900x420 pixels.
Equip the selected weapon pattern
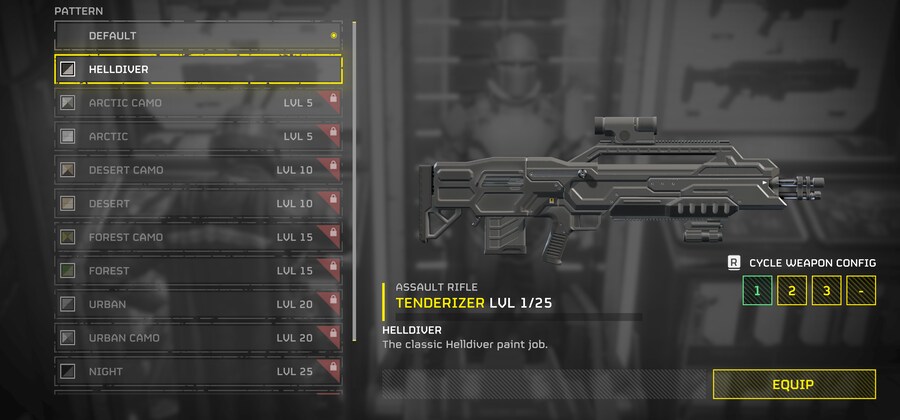[793, 384]
